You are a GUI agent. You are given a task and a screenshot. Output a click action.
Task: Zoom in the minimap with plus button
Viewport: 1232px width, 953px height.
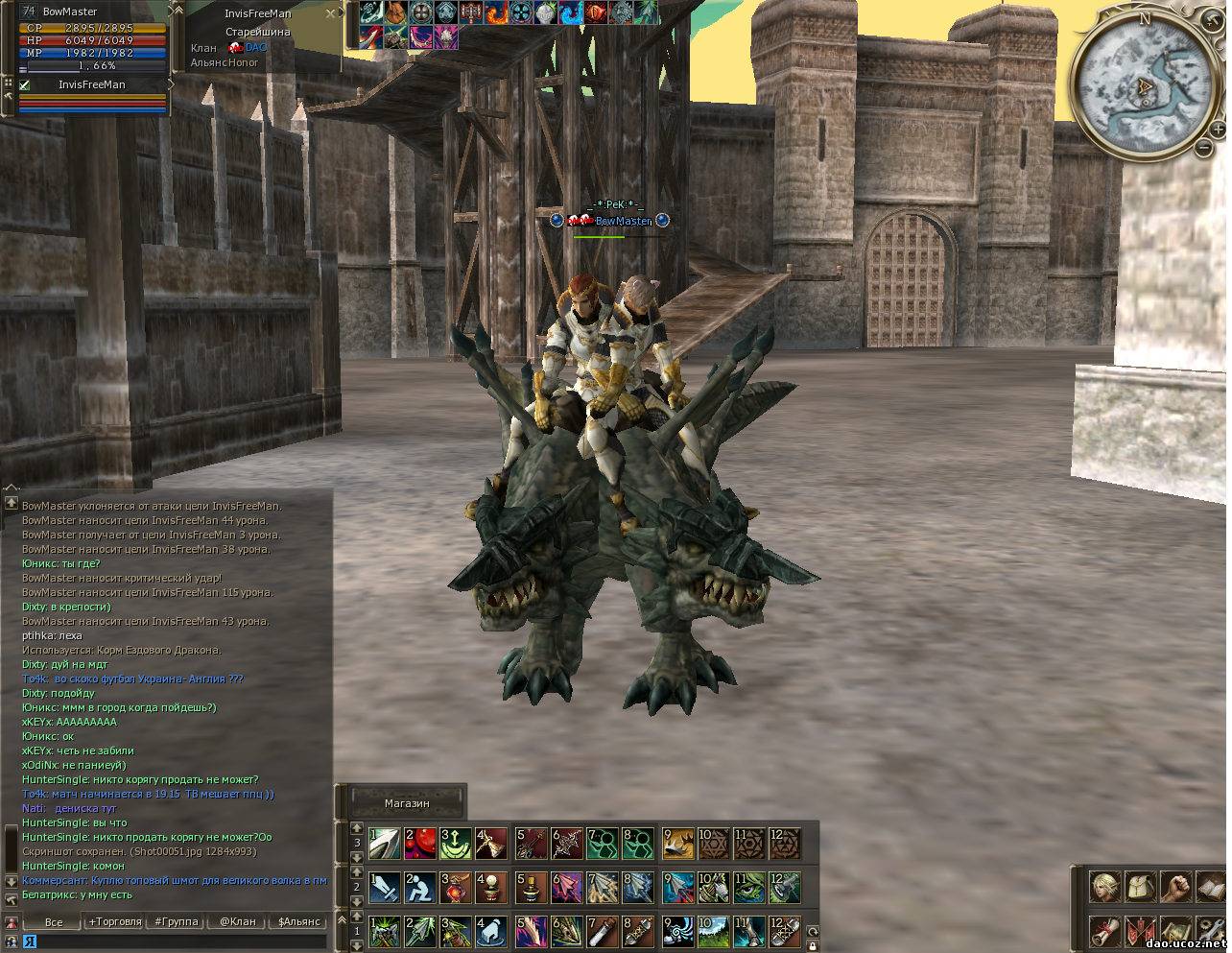tap(1218, 128)
